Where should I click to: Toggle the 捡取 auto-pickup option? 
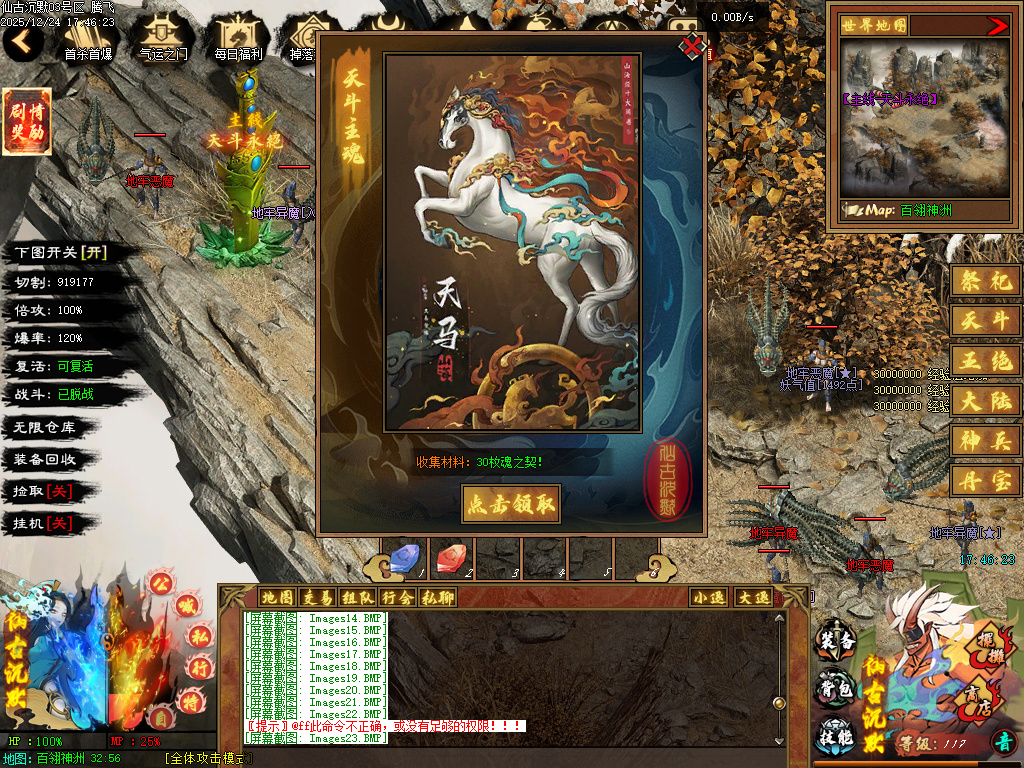click(57, 491)
